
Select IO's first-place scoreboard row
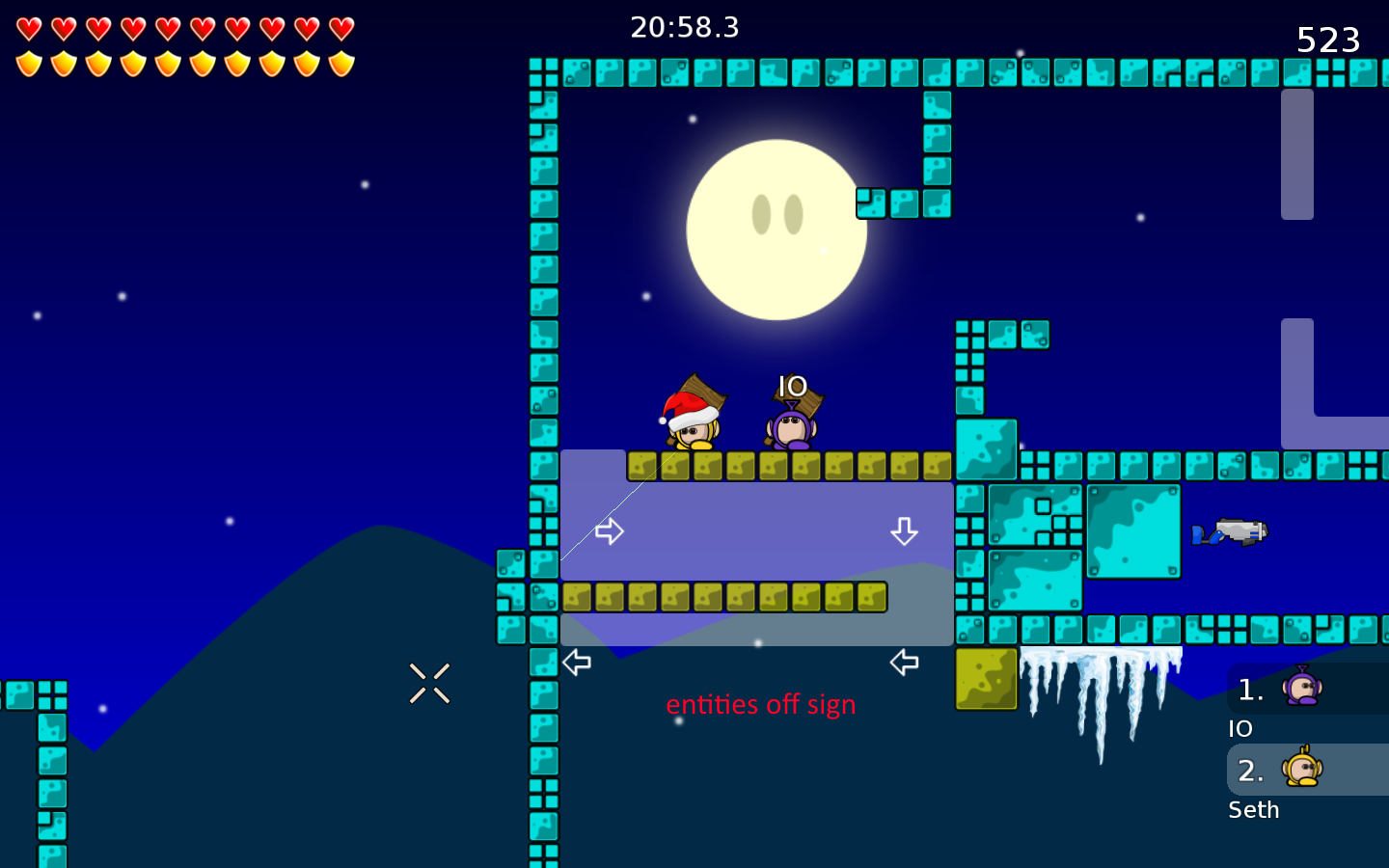(1306, 690)
